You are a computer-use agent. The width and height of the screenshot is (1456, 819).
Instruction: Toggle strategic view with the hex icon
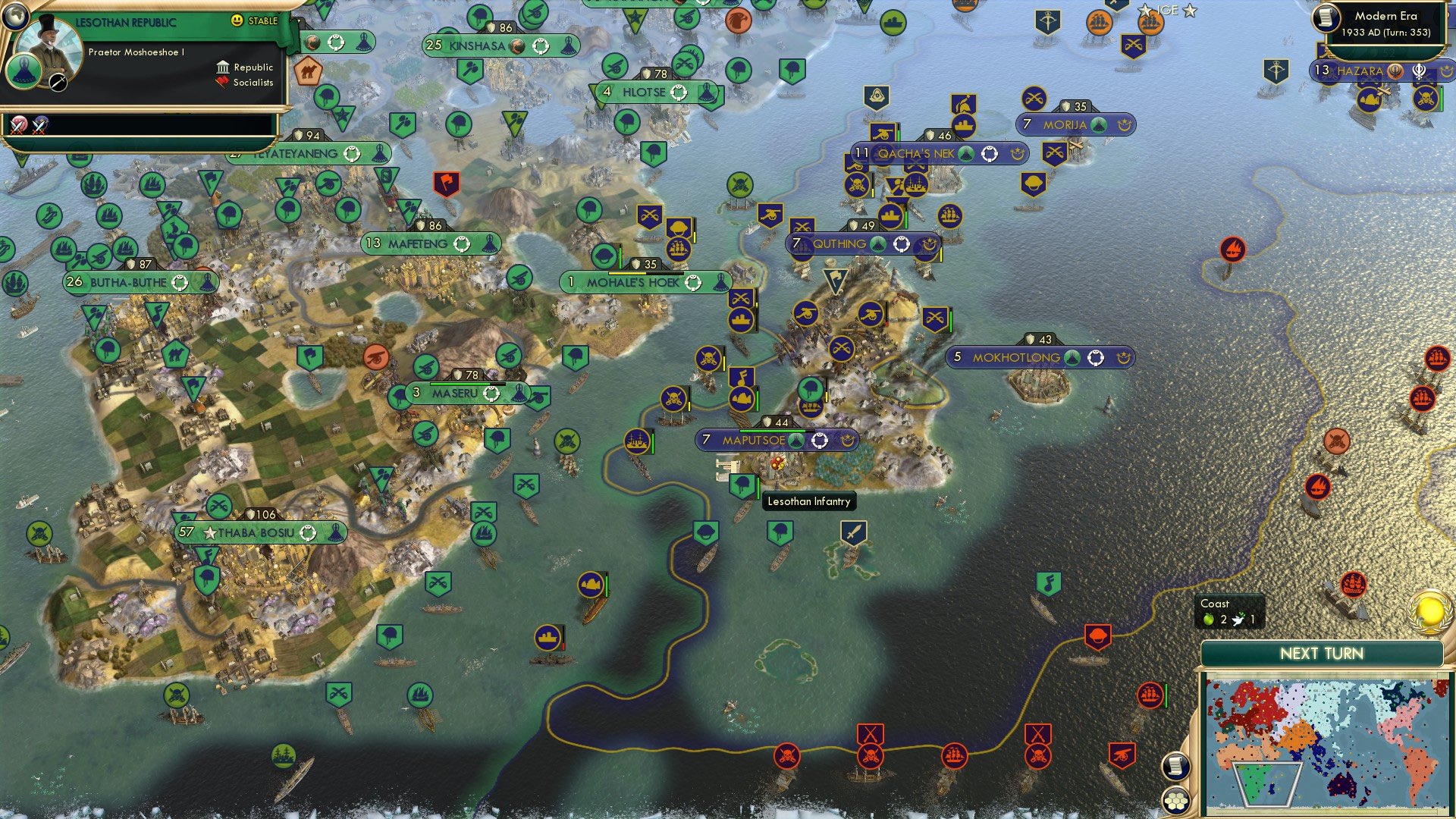click(x=1177, y=800)
